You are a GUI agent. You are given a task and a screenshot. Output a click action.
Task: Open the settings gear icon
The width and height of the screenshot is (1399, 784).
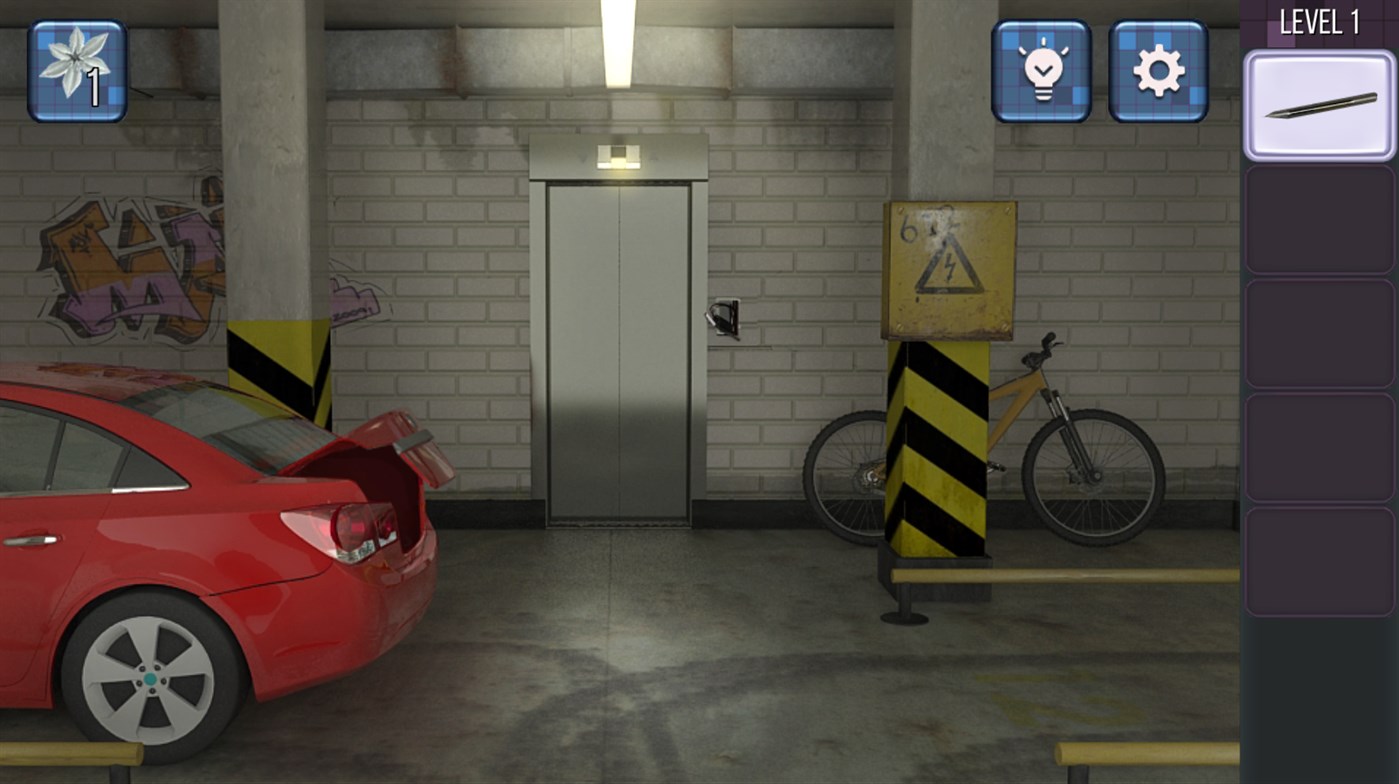pyautogui.click(x=1158, y=72)
